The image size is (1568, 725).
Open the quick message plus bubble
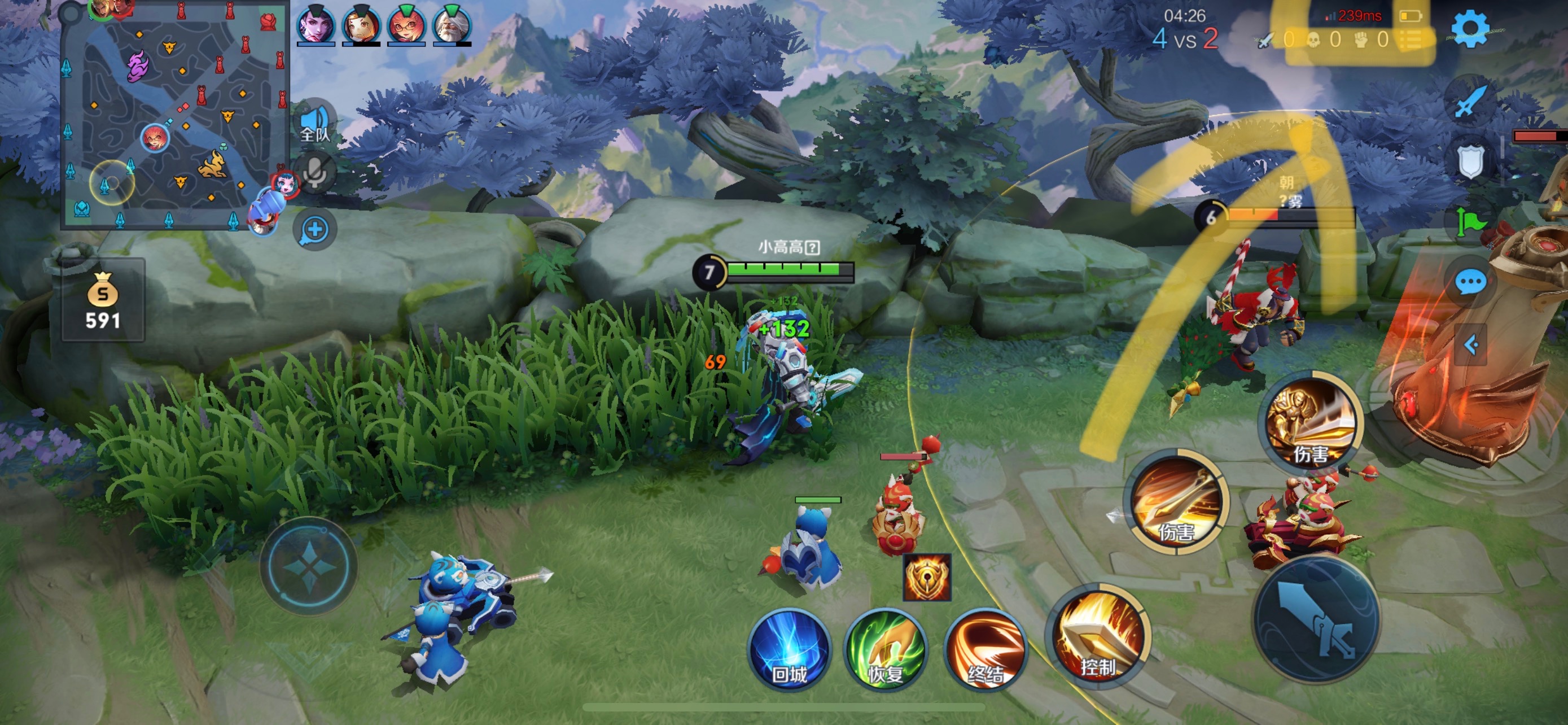point(316,230)
